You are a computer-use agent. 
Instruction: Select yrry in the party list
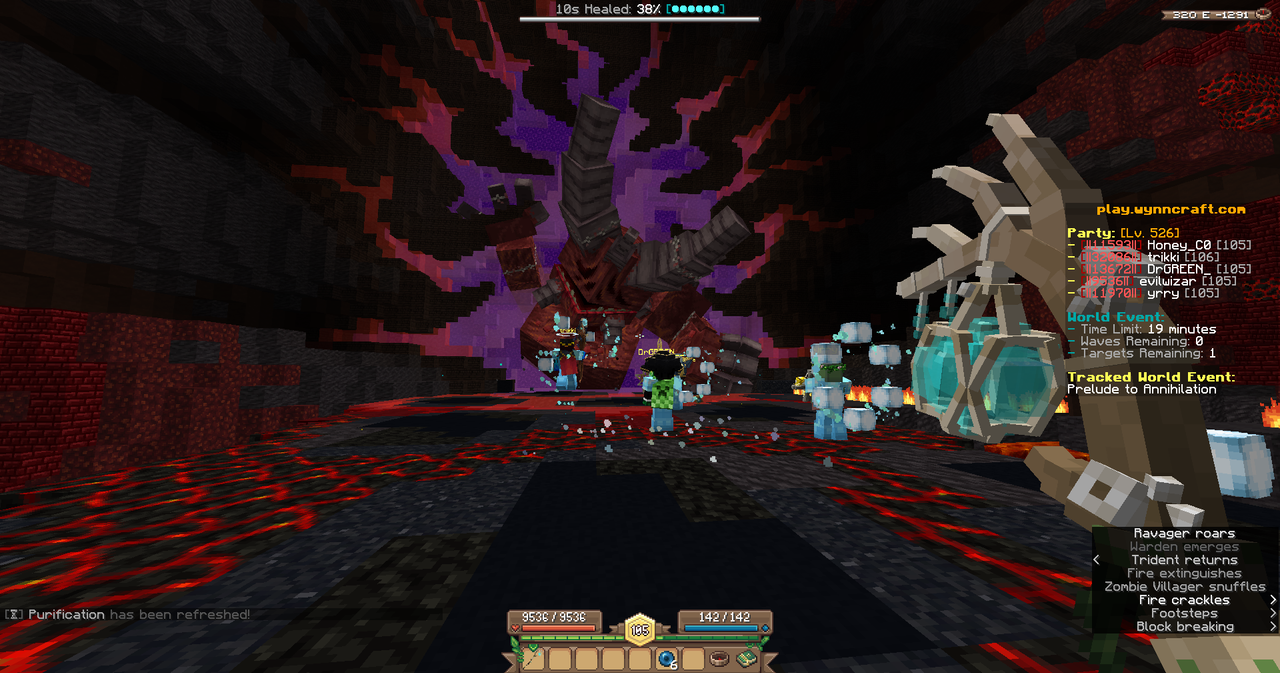pyautogui.click(x=1162, y=293)
